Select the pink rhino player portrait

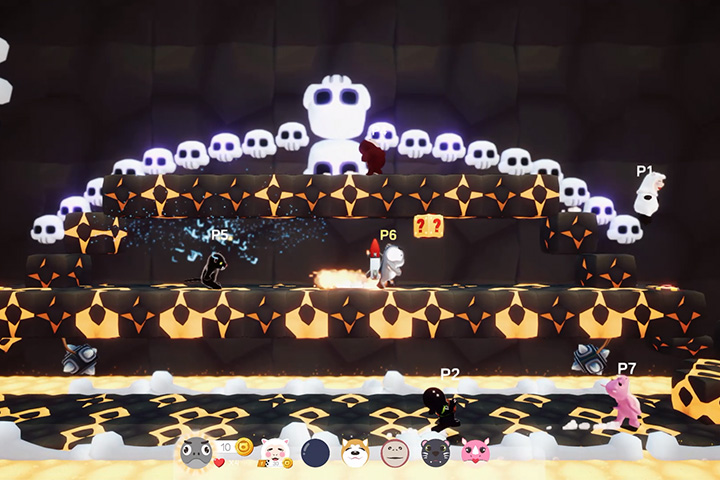[475, 452]
